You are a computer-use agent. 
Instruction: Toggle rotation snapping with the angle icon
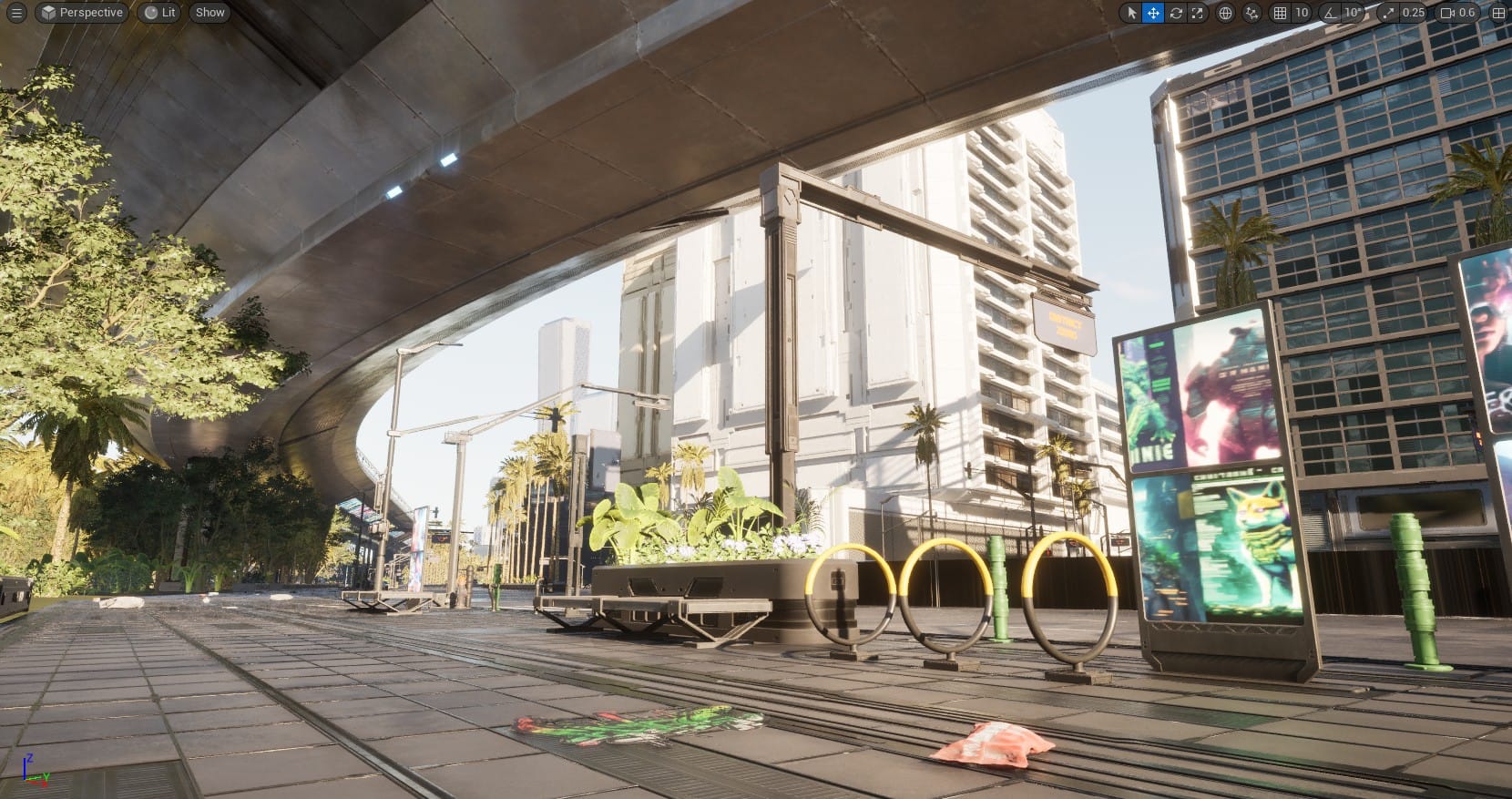click(1329, 13)
